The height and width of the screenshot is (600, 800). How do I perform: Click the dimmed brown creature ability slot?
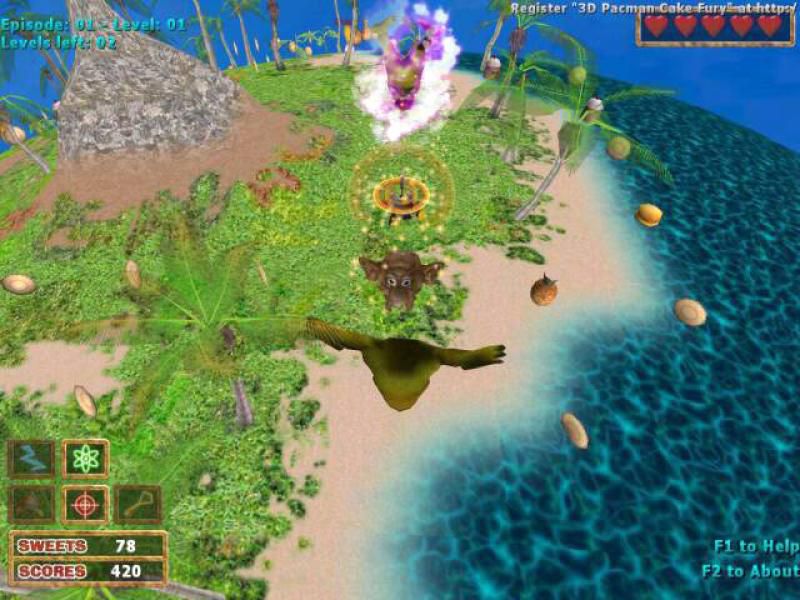pos(31,505)
